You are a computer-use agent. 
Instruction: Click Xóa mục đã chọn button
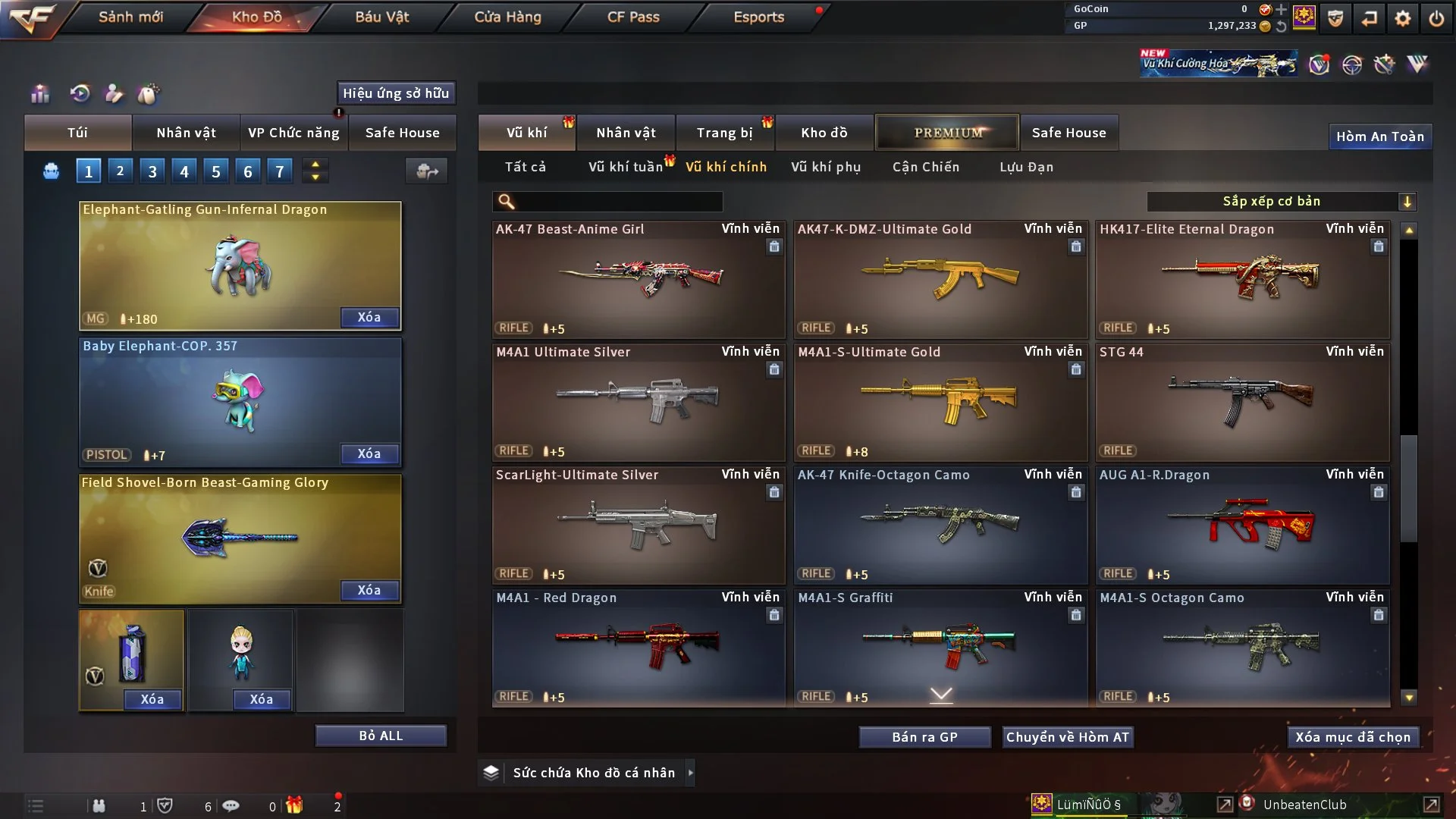pyautogui.click(x=1353, y=737)
